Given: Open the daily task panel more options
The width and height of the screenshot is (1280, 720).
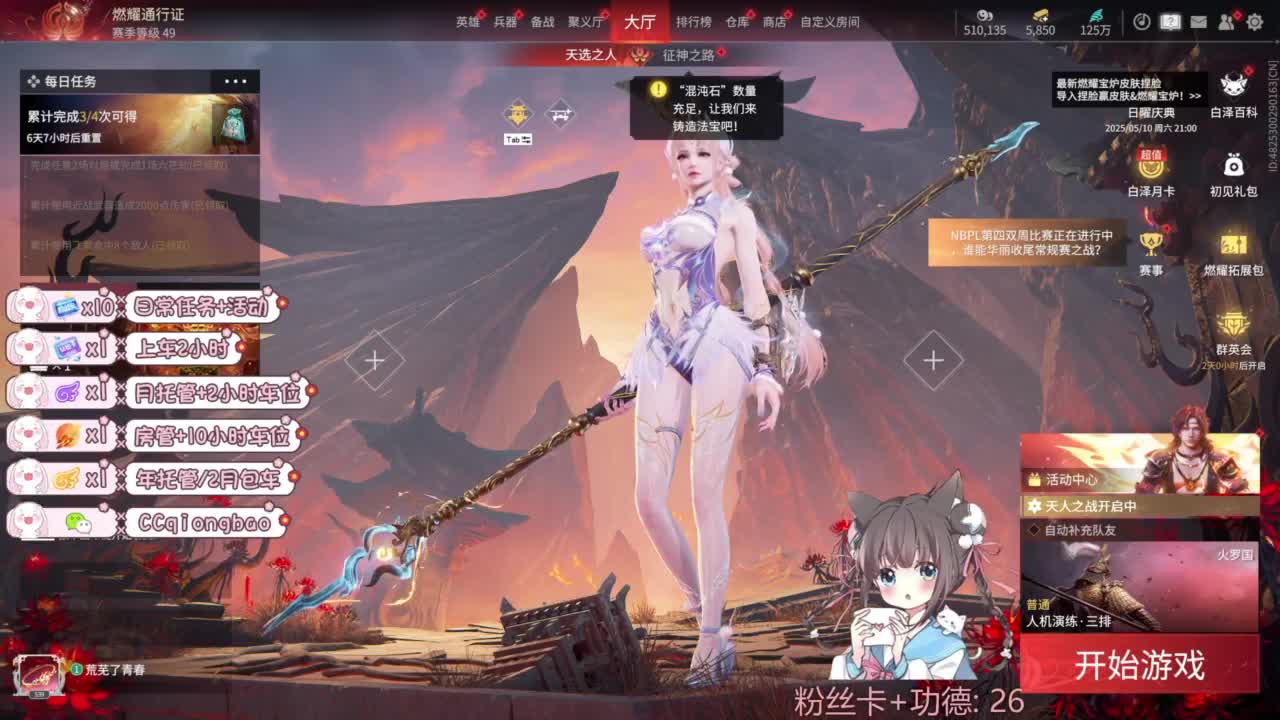Looking at the screenshot, I should (235, 80).
